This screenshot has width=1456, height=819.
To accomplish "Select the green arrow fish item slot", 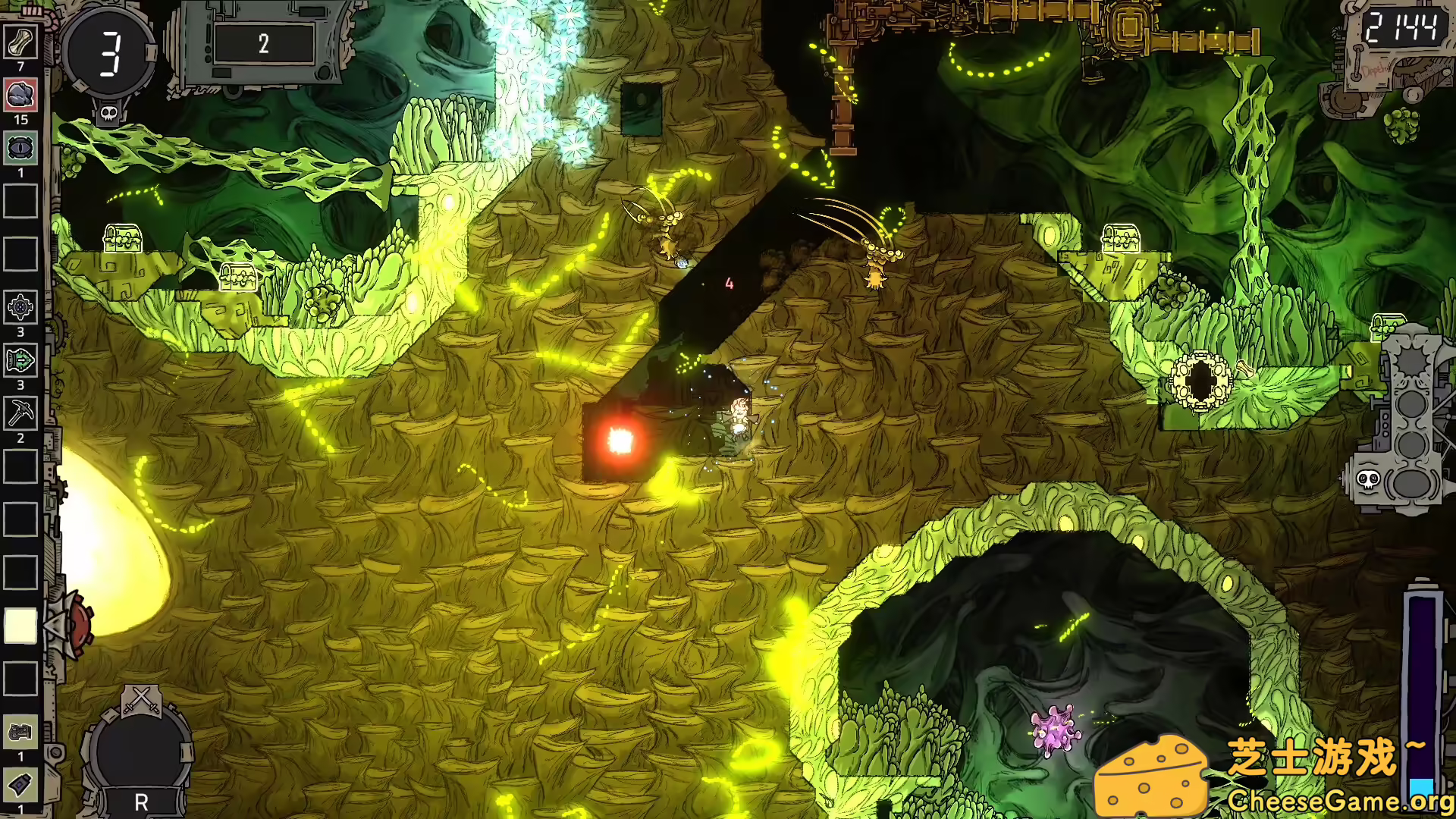I will click(x=20, y=361).
